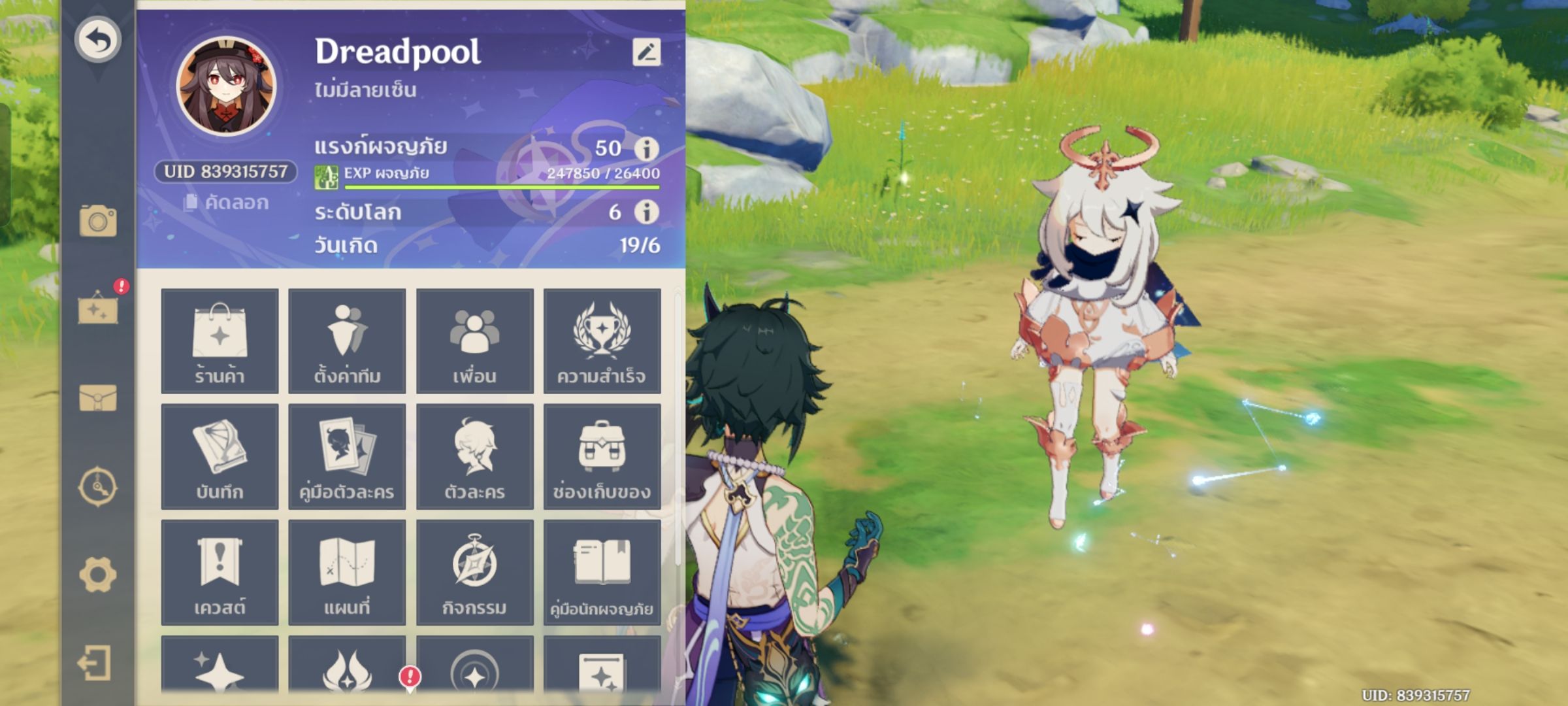
Task: Open the Shop (ร้านค้า) from the menu
Action: tap(220, 343)
